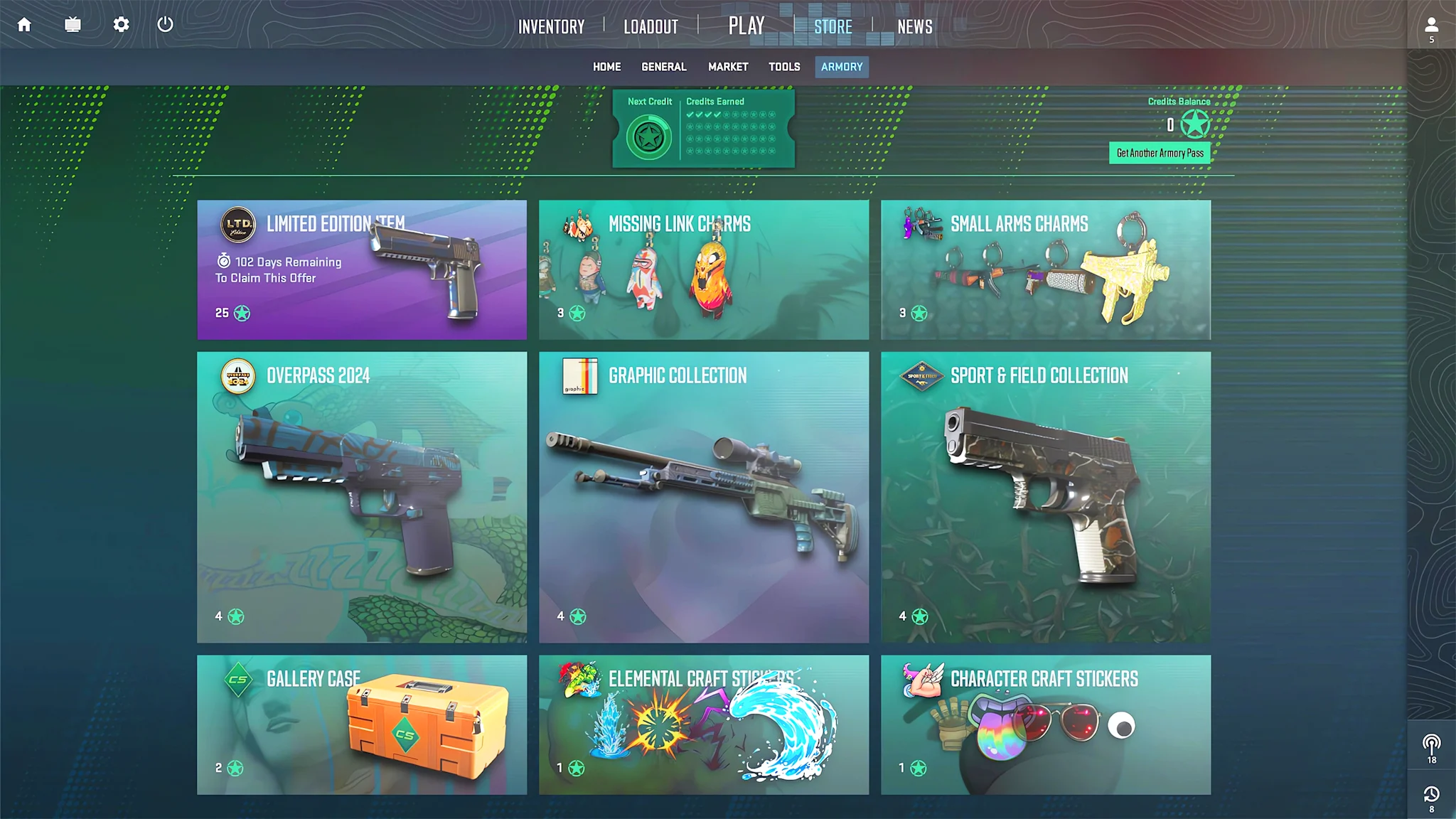Click the Credits Balance star icon

point(1194,124)
